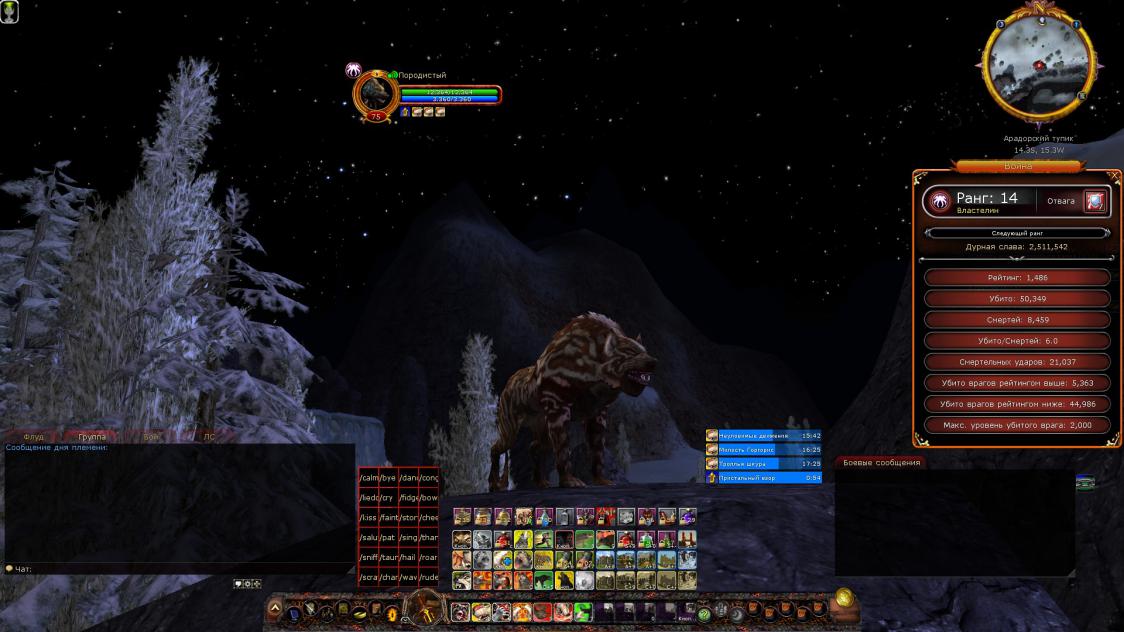
Task: Click the /sniff emote button
Action: (x=368, y=557)
